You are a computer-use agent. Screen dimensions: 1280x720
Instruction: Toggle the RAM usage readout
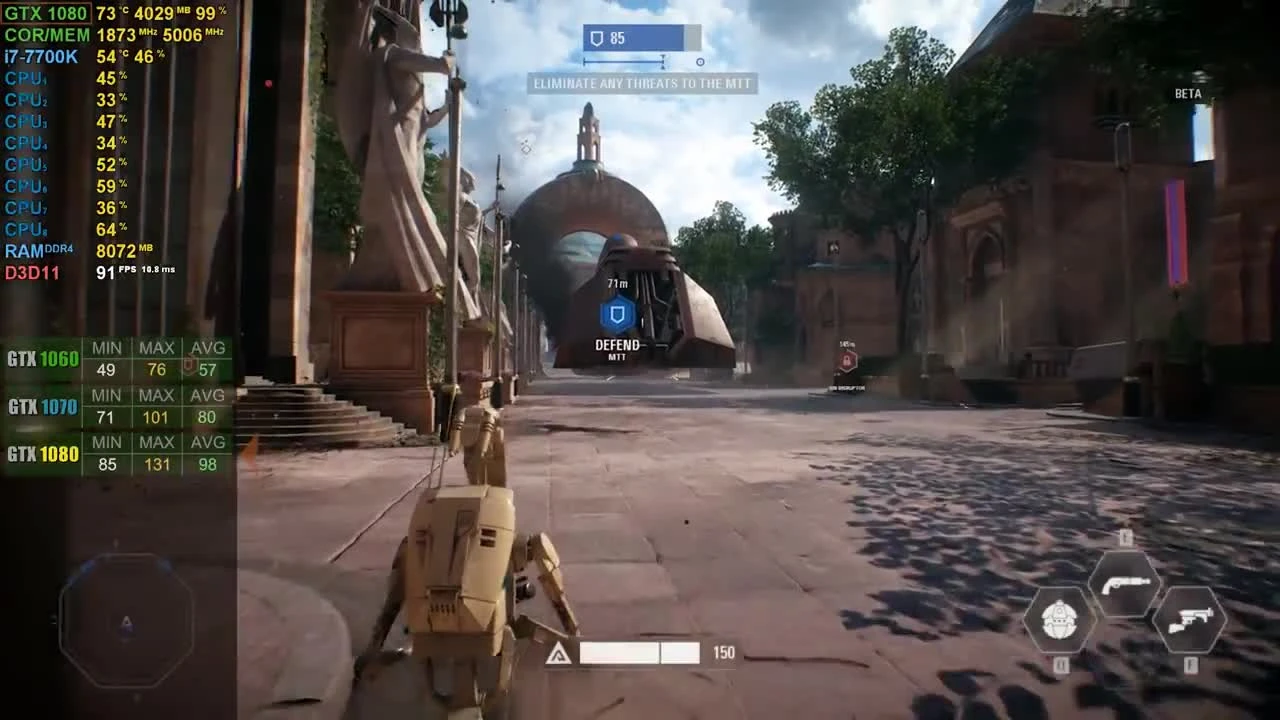pyautogui.click(x=25, y=250)
